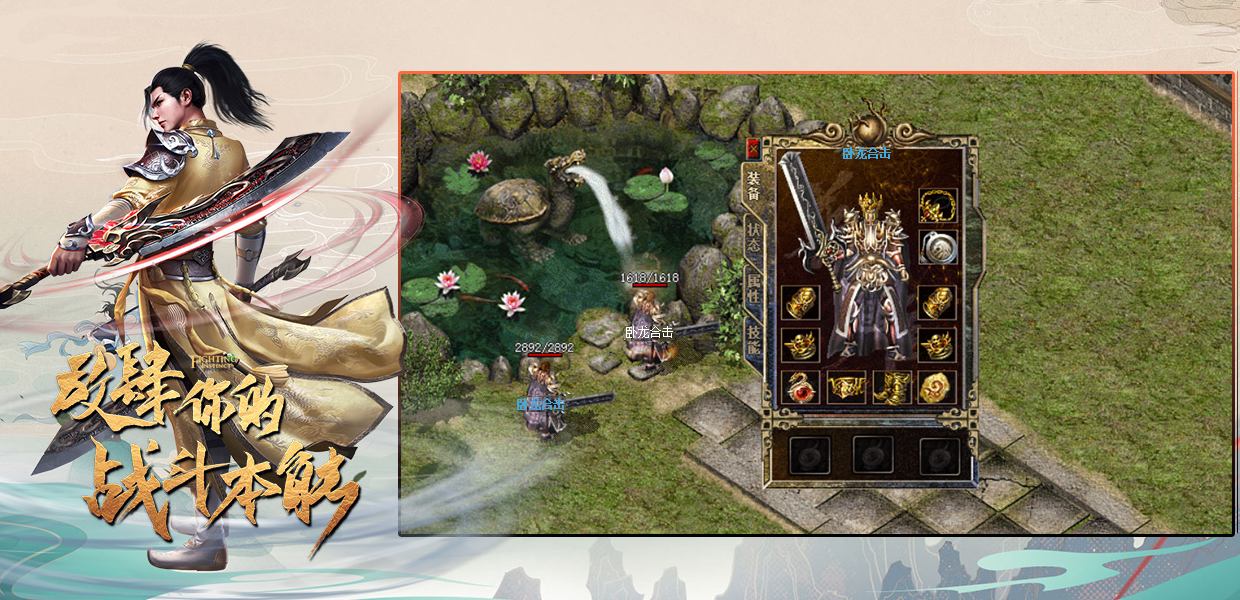Select the gold necklace equipment slot

tap(938, 205)
